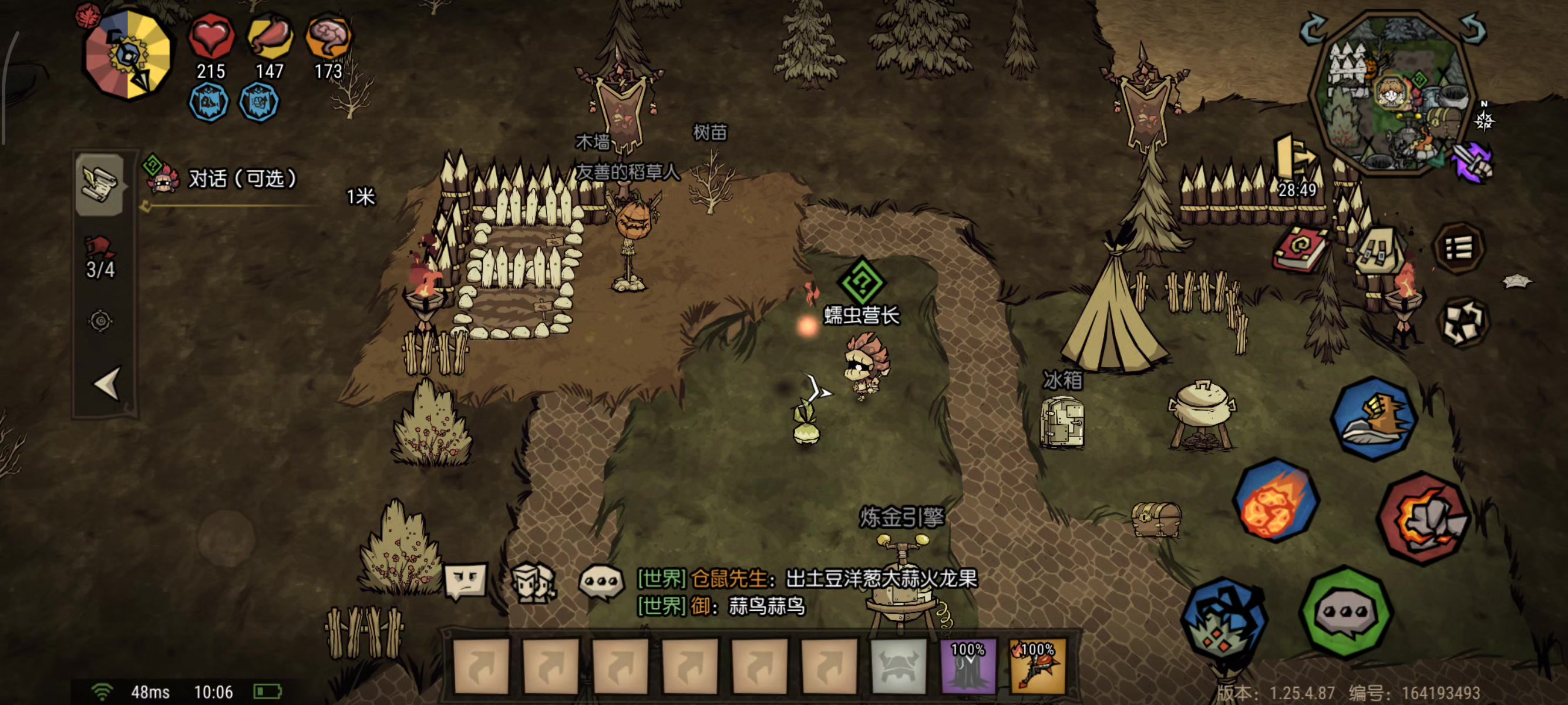Rotate camera with the minimap's right arrow
Image resolution: width=1568 pixels, height=705 pixels.
coord(1473,28)
